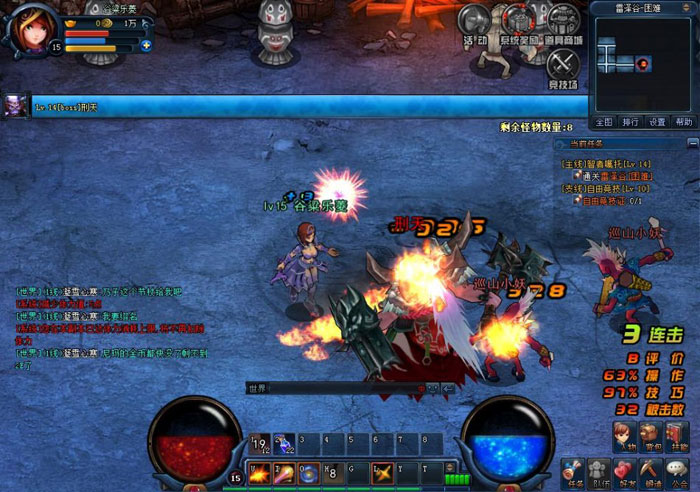Click the red-ringed fortress icon

point(518,22)
